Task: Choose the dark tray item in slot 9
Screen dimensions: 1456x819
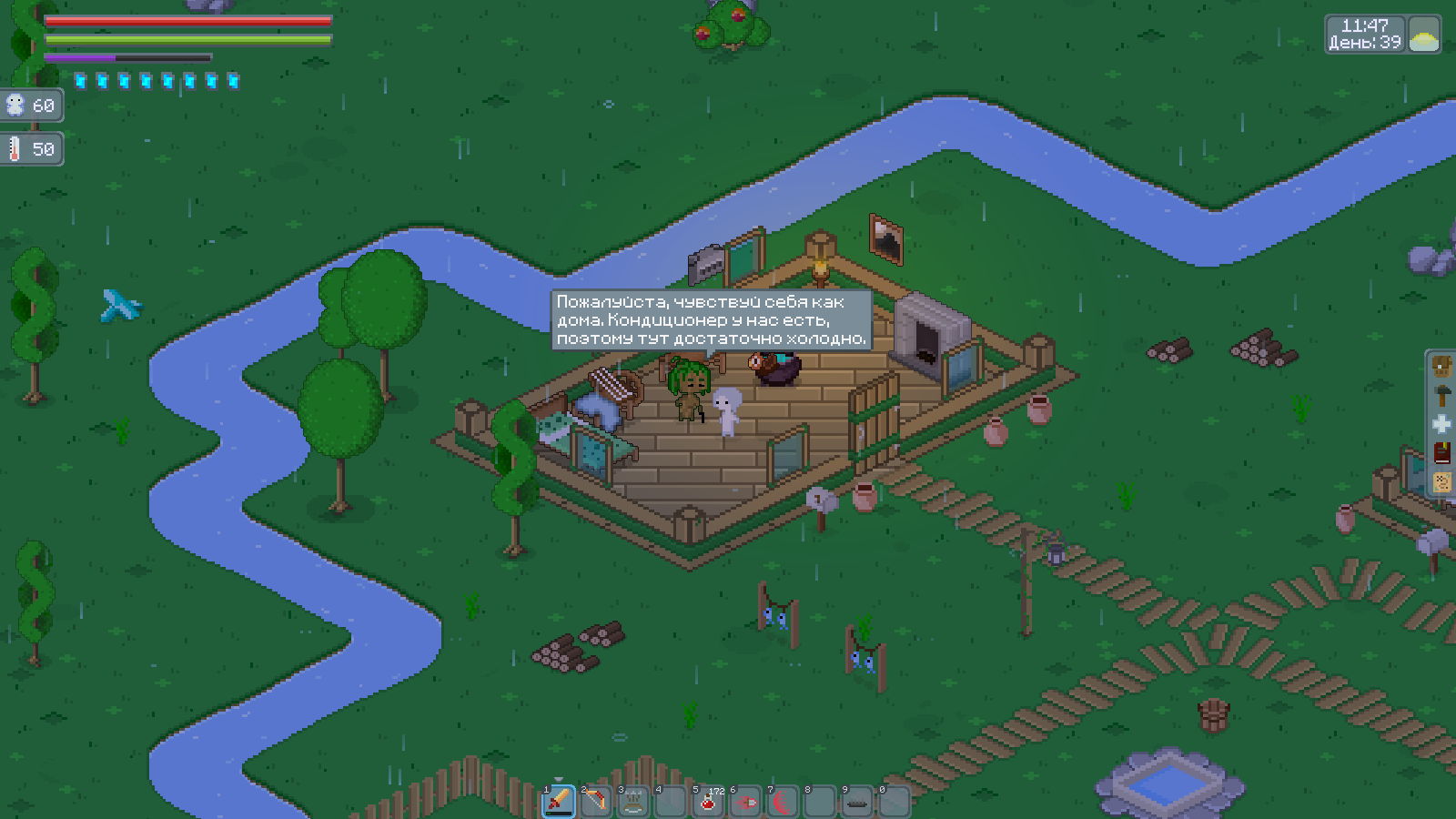Action: 857,802
